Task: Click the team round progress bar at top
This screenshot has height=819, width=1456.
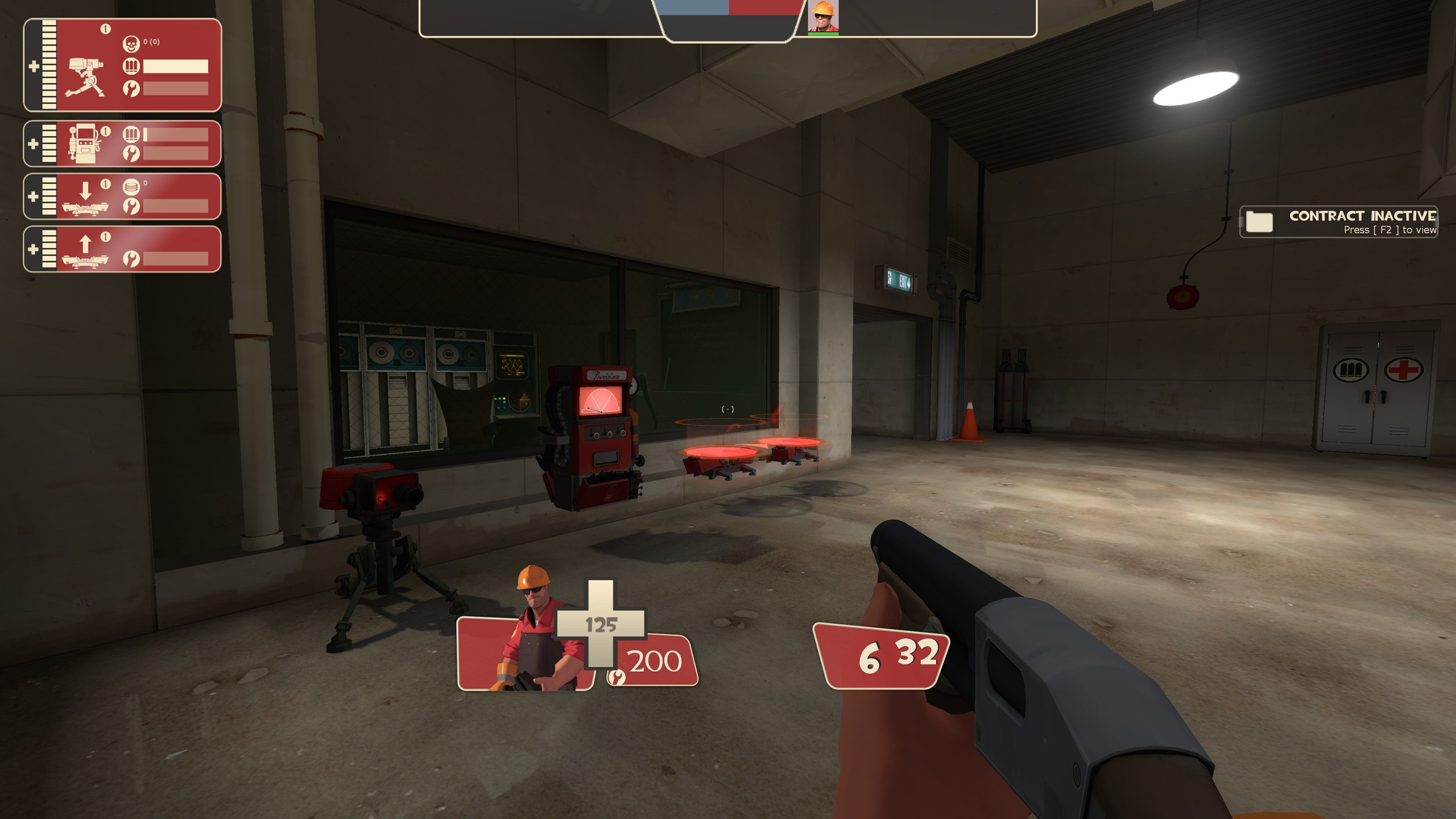Action: tap(728, 8)
